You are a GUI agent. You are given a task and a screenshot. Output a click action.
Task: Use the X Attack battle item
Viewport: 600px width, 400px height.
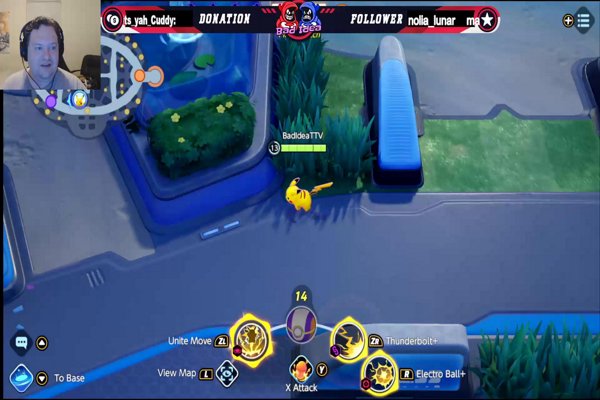pyautogui.click(x=301, y=368)
